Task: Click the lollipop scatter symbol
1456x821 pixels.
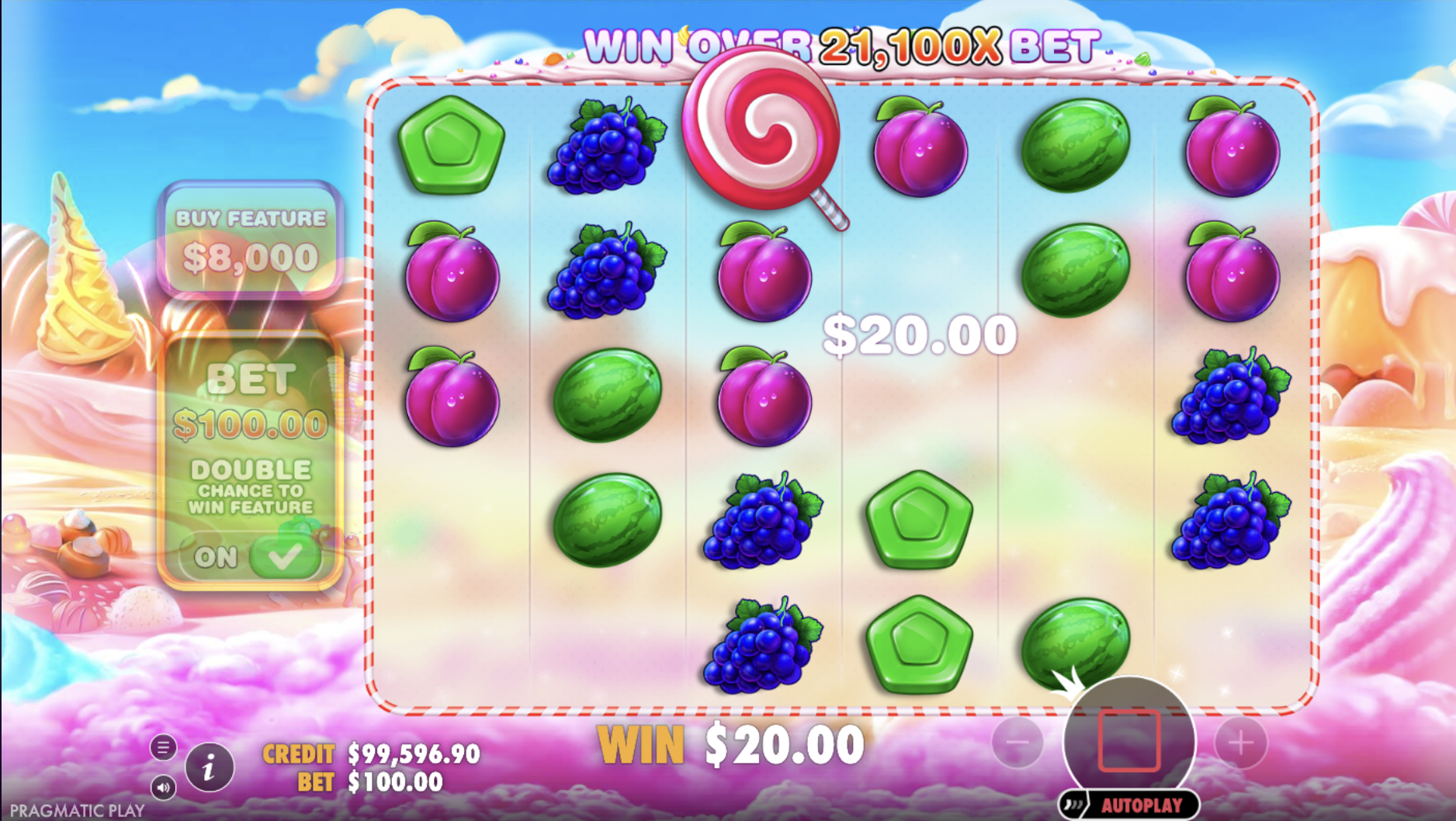Action: click(761, 140)
